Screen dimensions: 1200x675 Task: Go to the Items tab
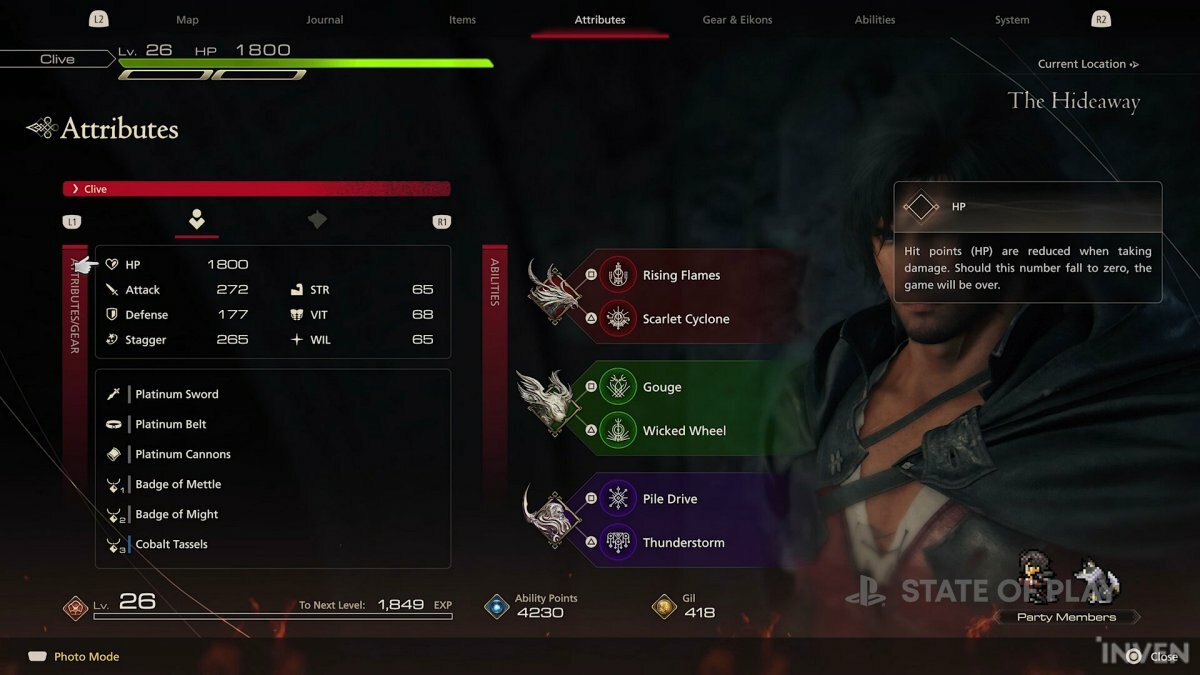tap(462, 20)
